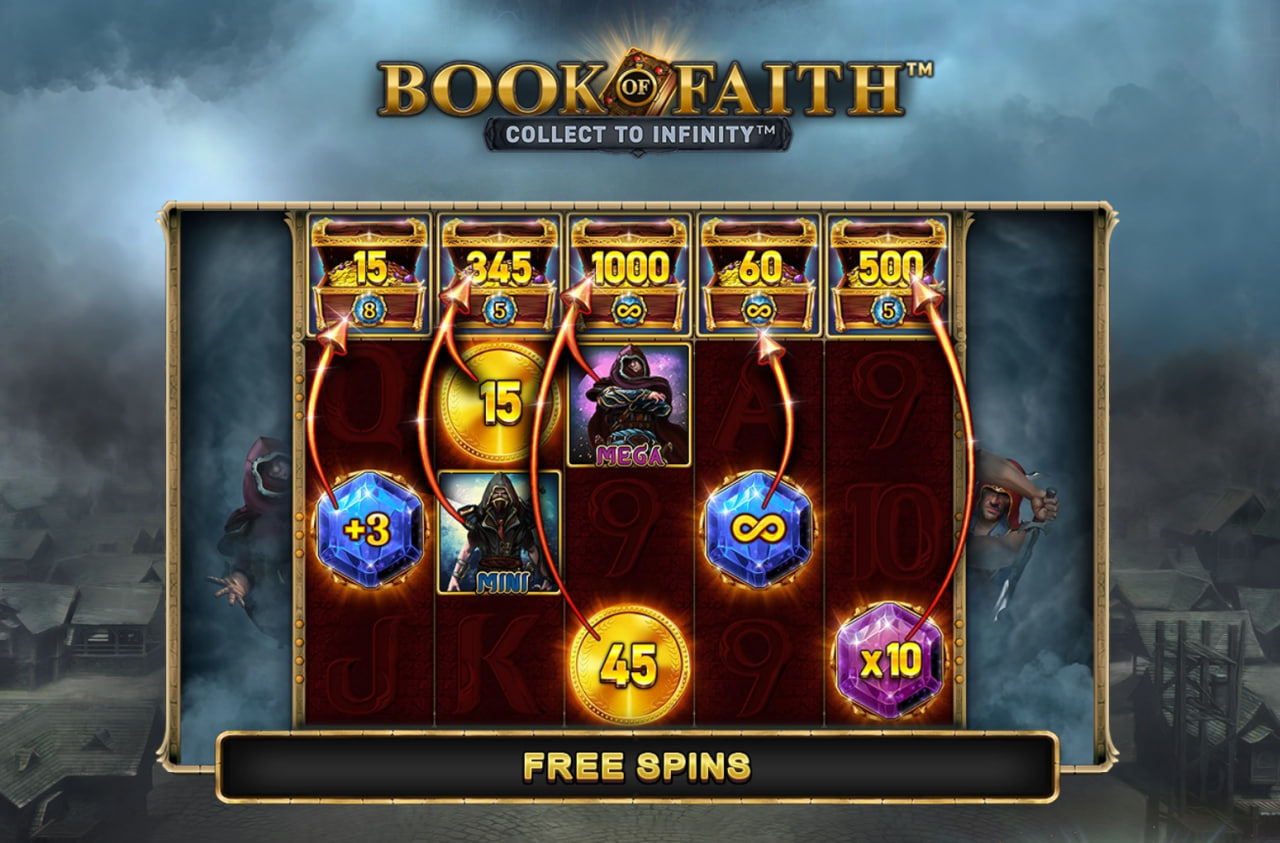Click the chest showing 500

tap(888, 268)
